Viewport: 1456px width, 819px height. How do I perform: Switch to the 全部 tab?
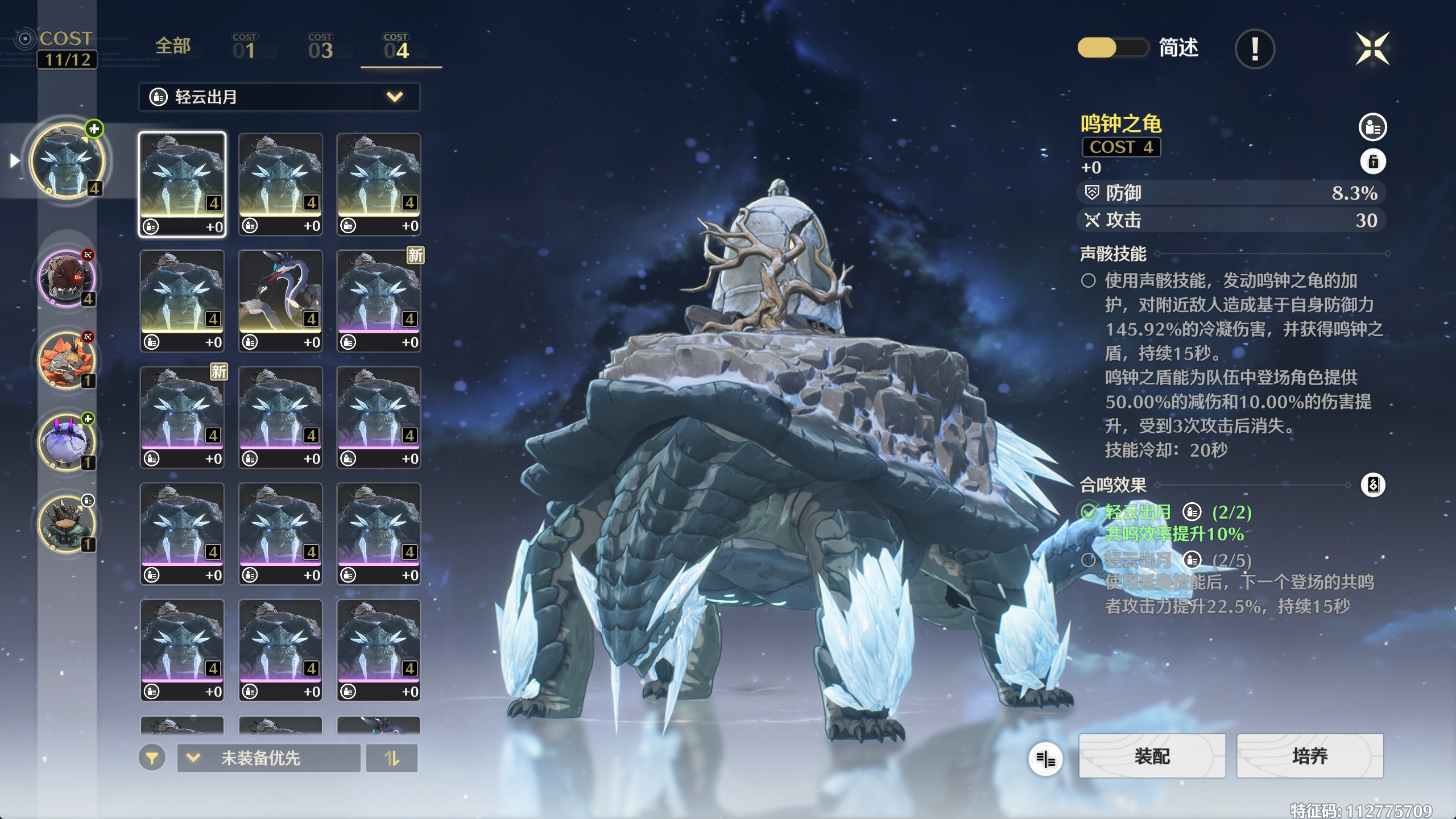173,47
